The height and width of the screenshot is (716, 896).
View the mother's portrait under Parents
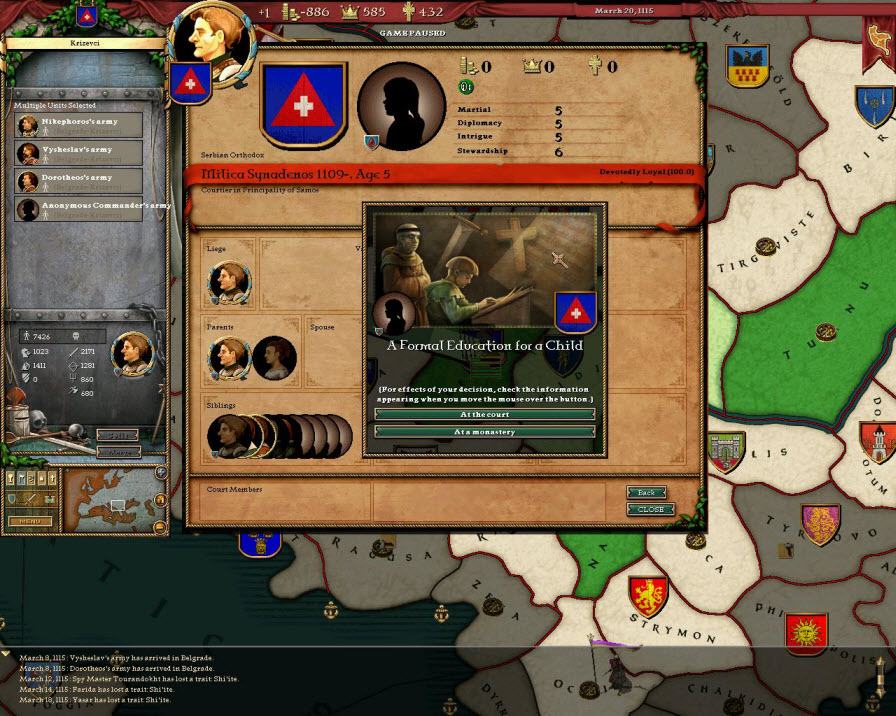tap(274, 358)
